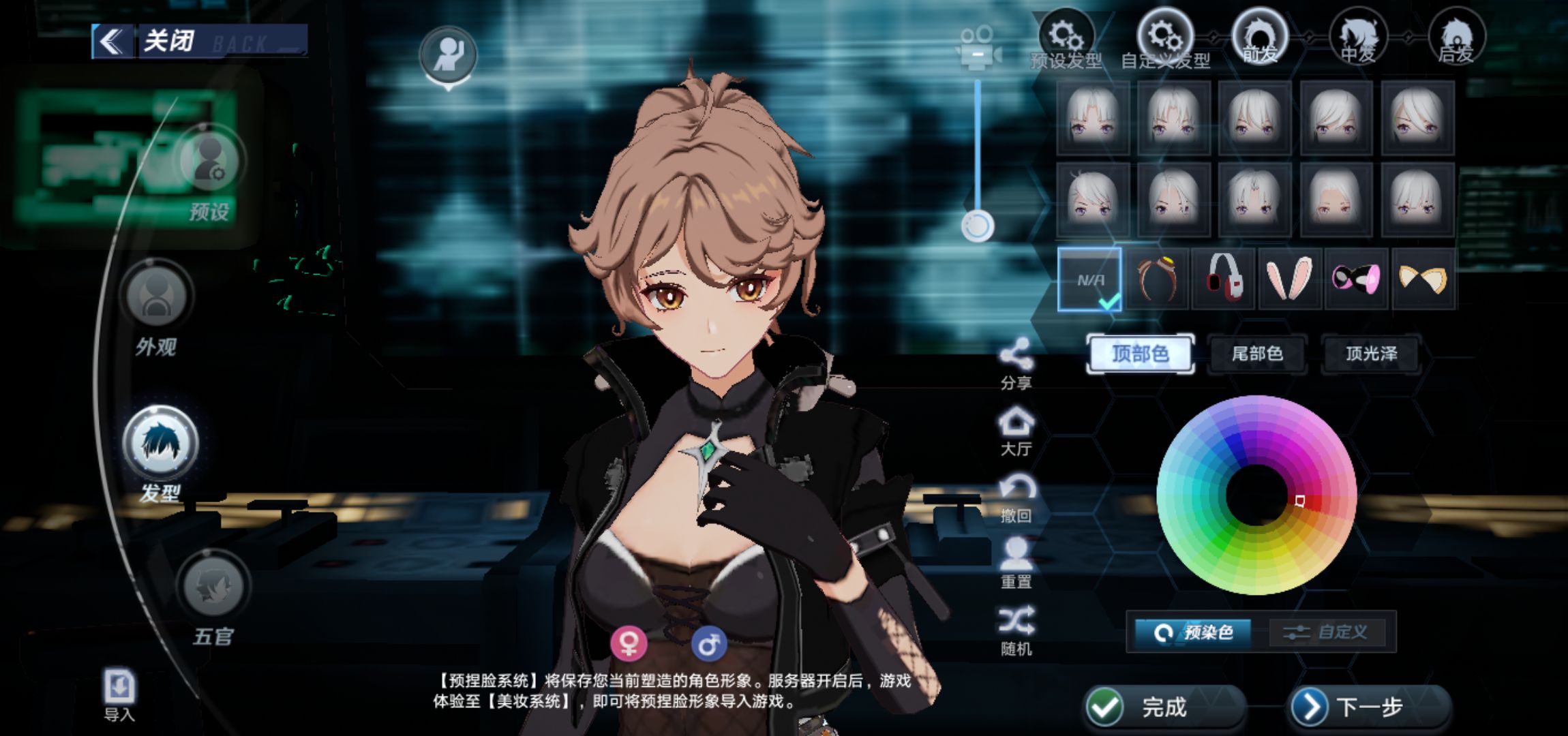Proceed with the 下一步 next button
1568x736 pixels.
point(1369,707)
